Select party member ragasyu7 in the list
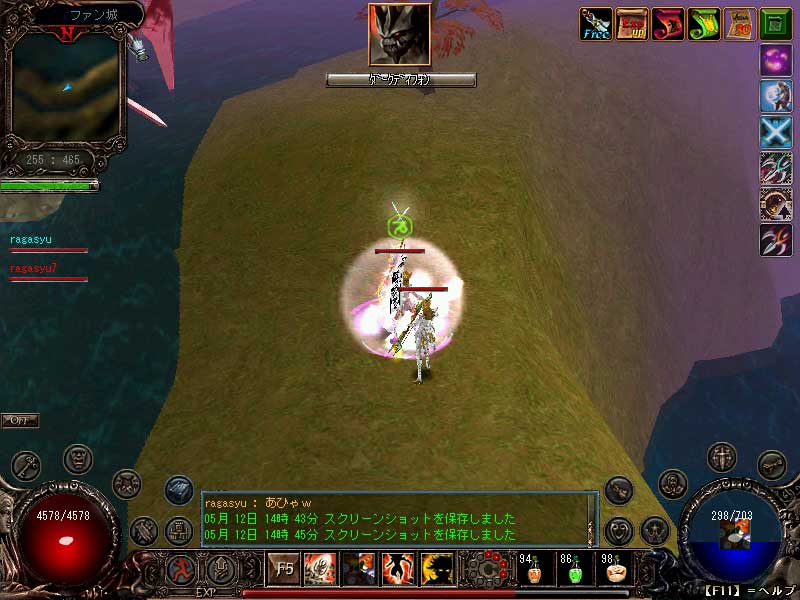The height and width of the screenshot is (600, 800). [34, 268]
